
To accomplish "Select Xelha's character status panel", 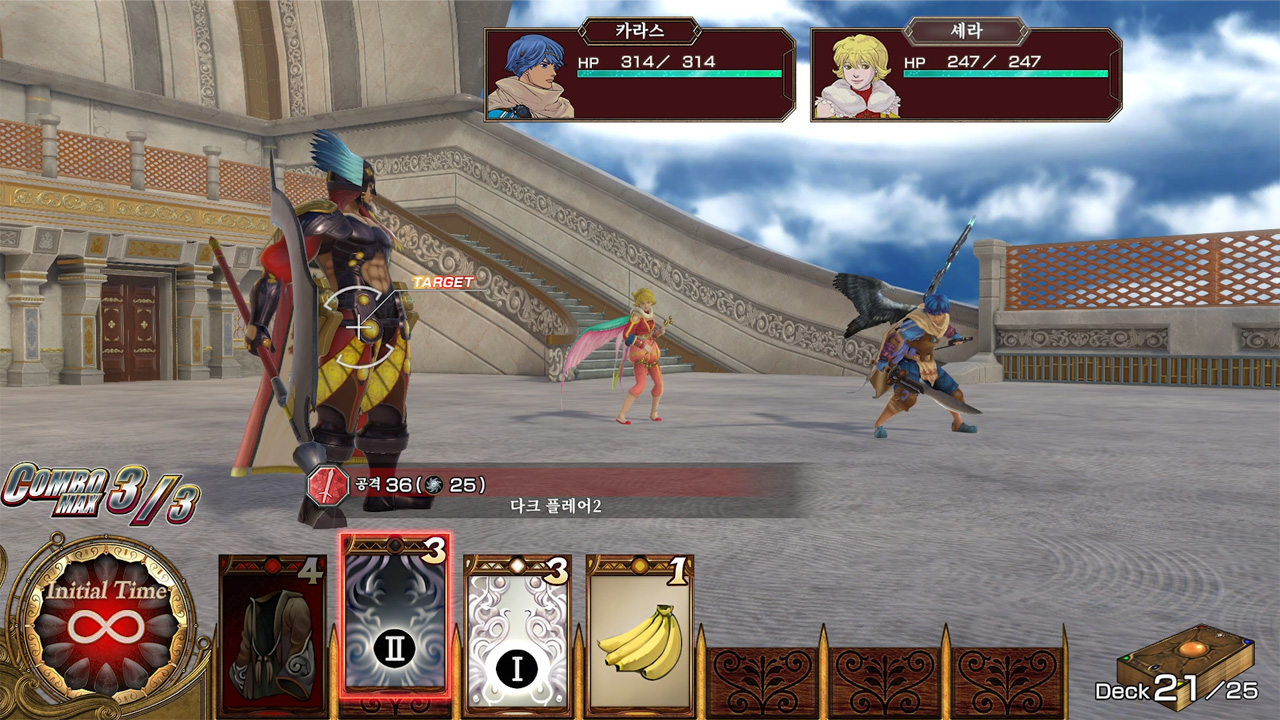I will click(966, 75).
